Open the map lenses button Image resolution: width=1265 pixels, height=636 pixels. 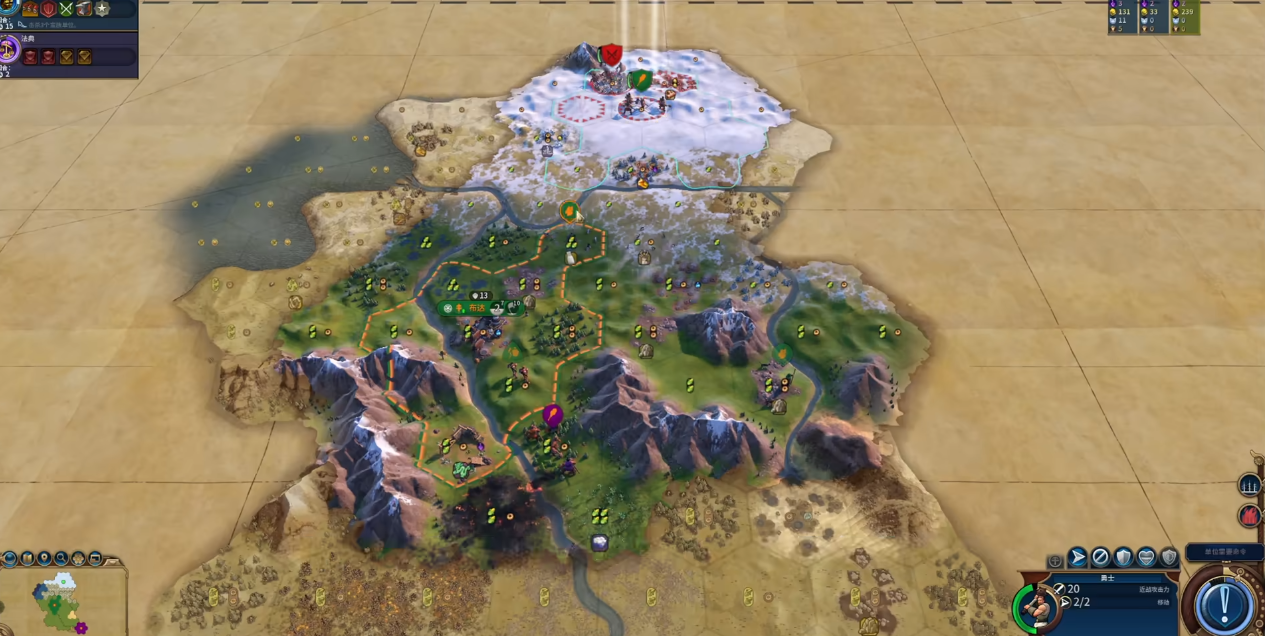(x=28, y=558)
